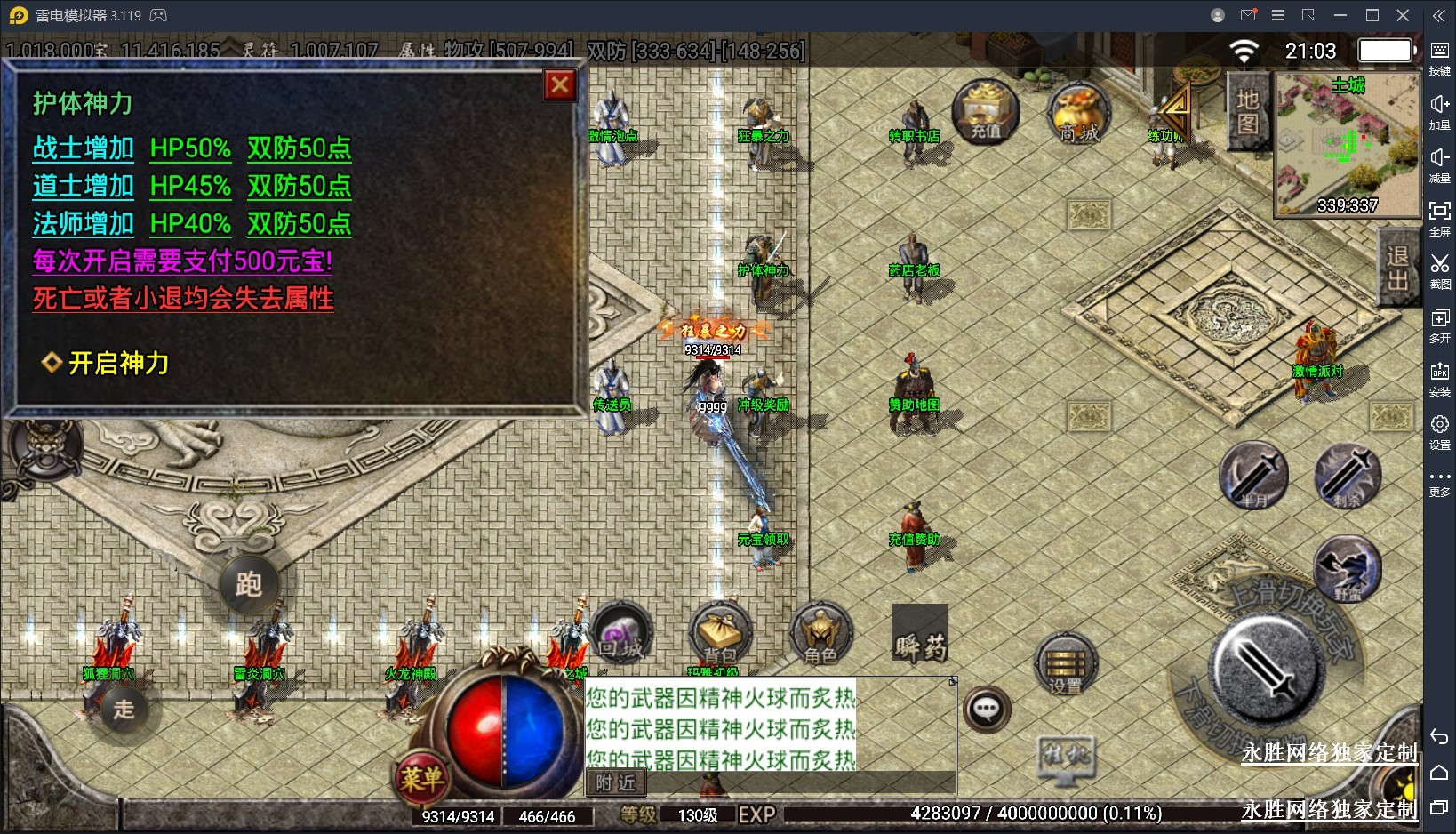Click the emulator's 截图 screenshot button
Image resolution: width=1456 pixels, height=834 pixels.
click(x=1439, y=270)
